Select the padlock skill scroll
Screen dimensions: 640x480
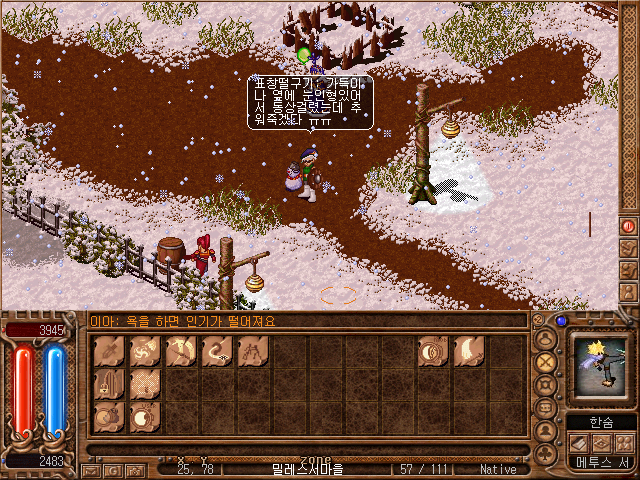(x=111, y=384)
